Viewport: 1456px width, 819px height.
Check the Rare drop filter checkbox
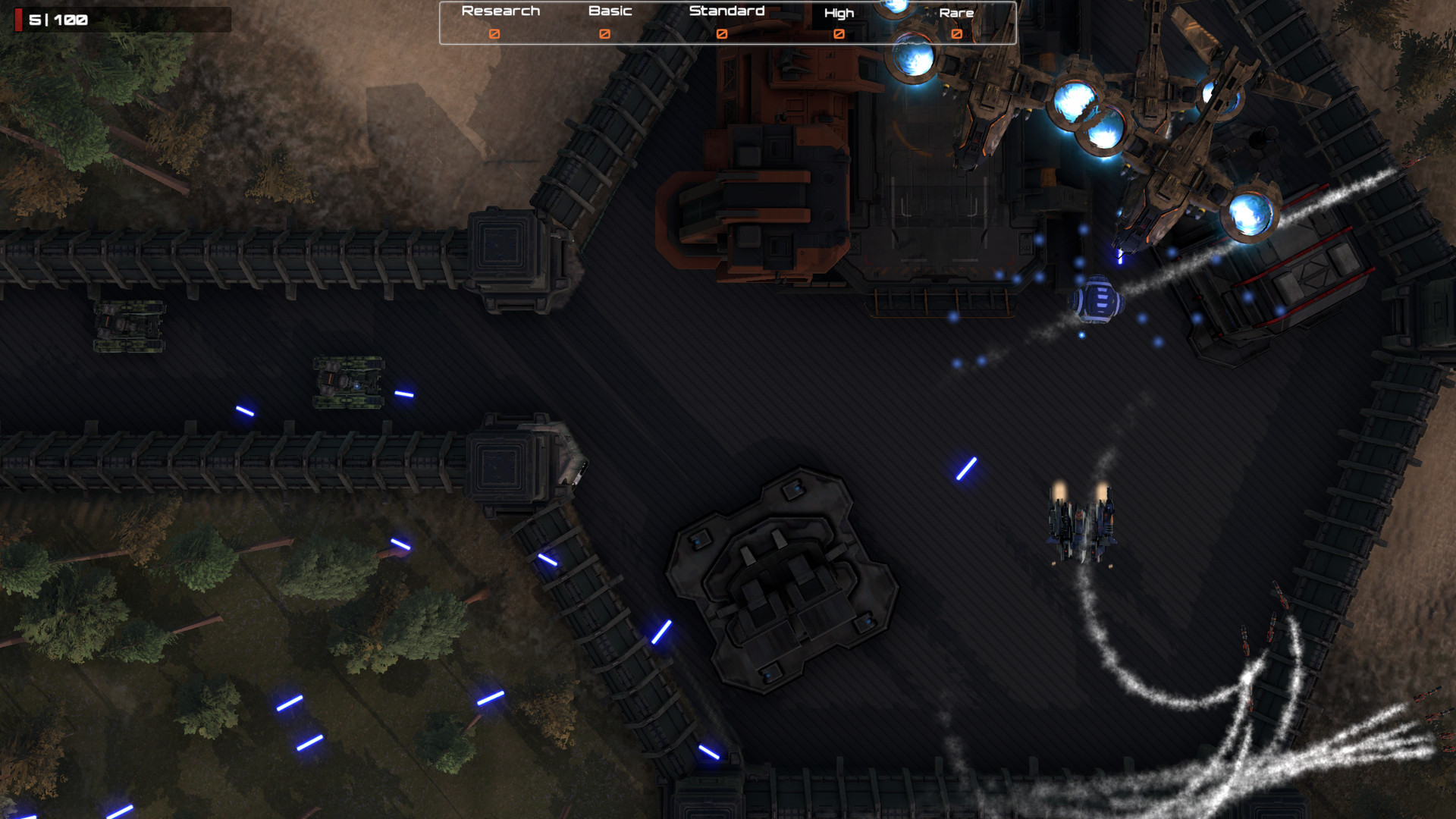955,34
